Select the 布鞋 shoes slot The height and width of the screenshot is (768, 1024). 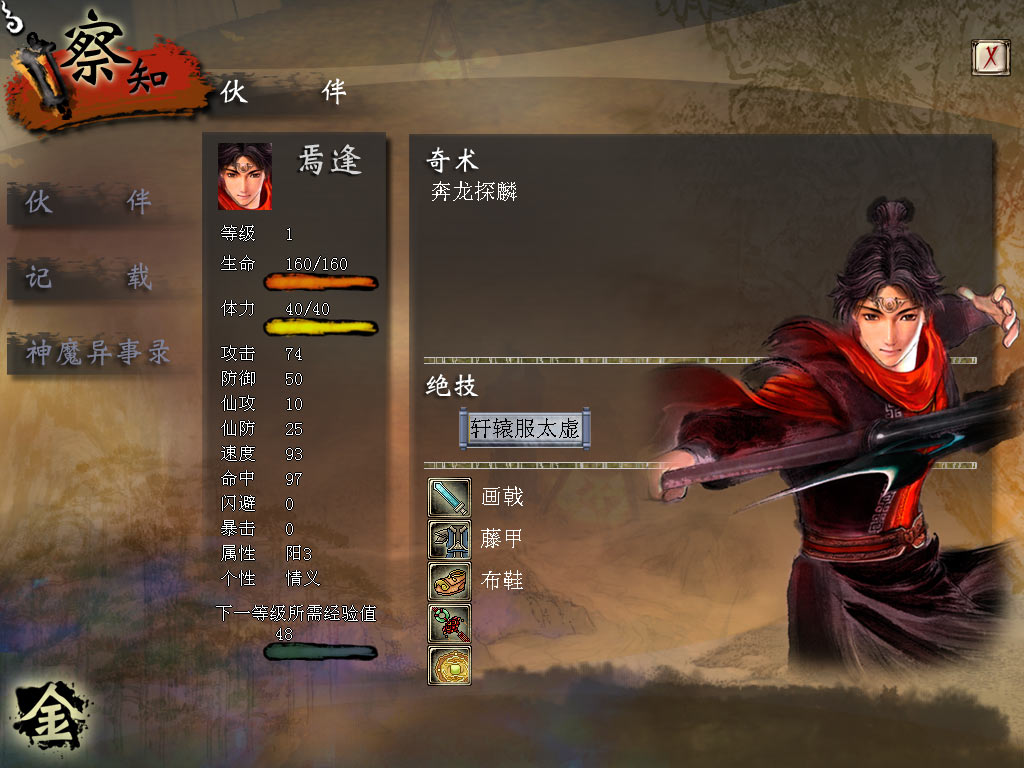click(x=449, y=581)
